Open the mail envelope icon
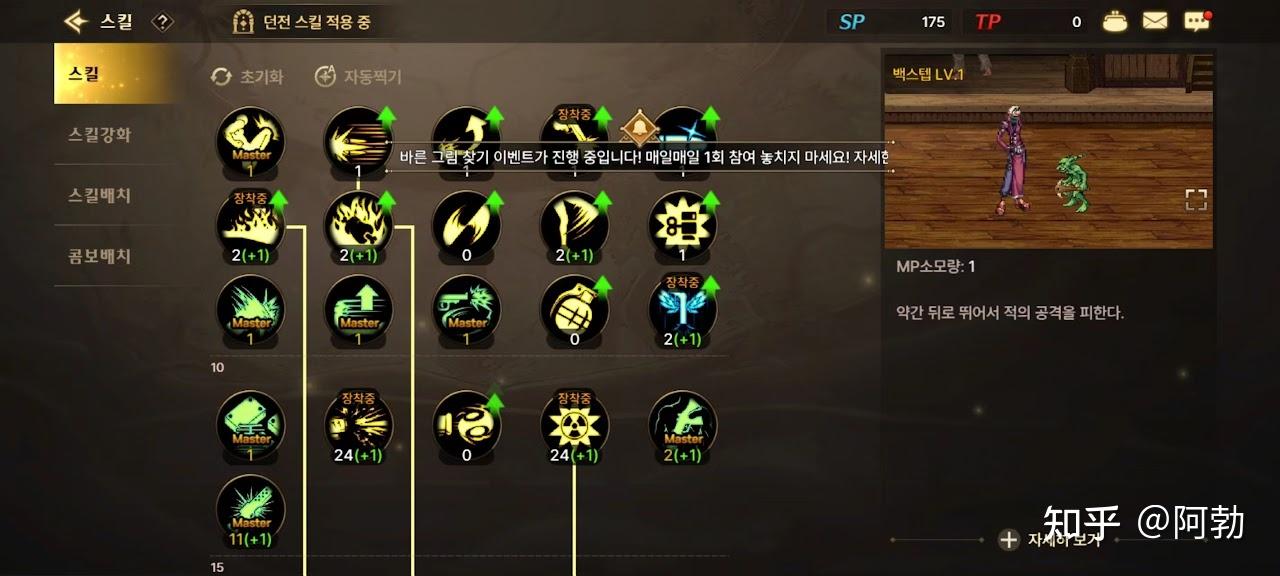The image size is (1280, 576). tap(1155, 21)
